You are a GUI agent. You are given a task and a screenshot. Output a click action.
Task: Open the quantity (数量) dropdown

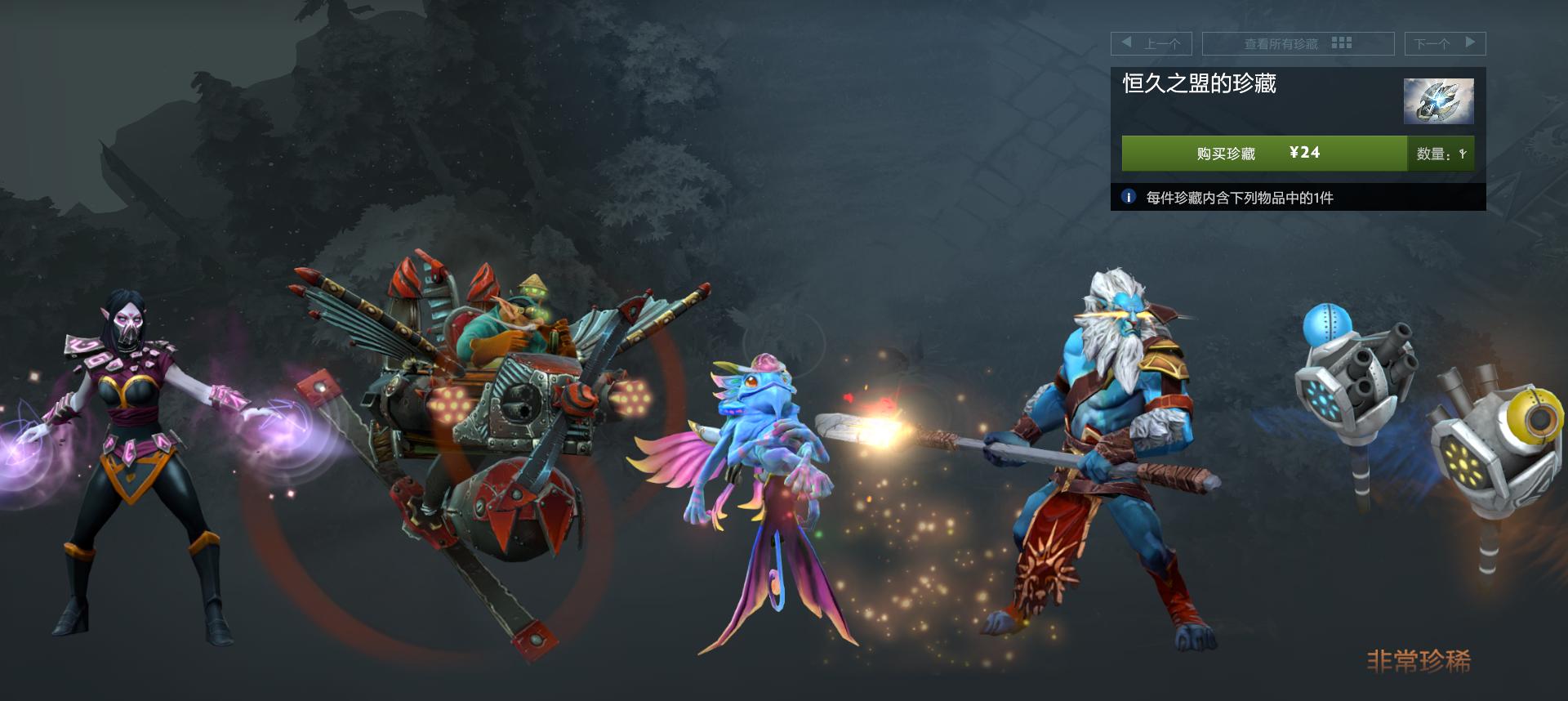point(1441,154)
